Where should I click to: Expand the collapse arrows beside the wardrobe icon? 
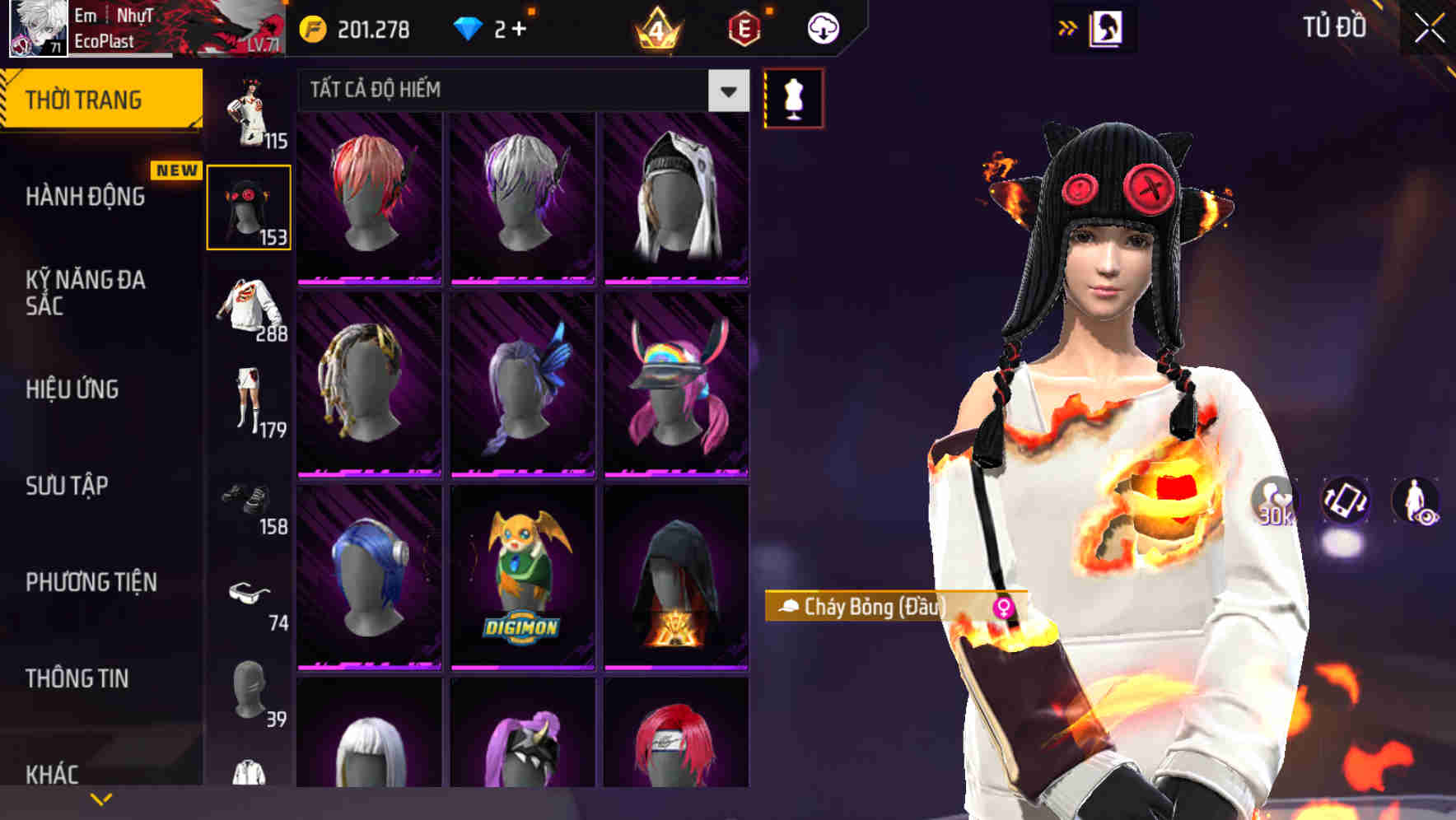1066,26
